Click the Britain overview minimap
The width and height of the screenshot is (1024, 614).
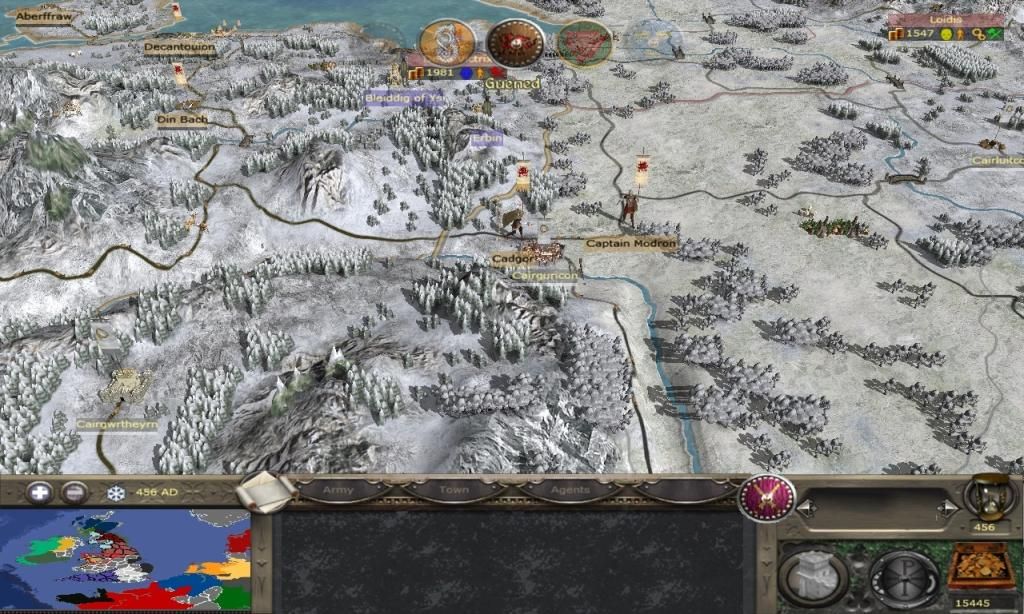(x=125, y=560)
